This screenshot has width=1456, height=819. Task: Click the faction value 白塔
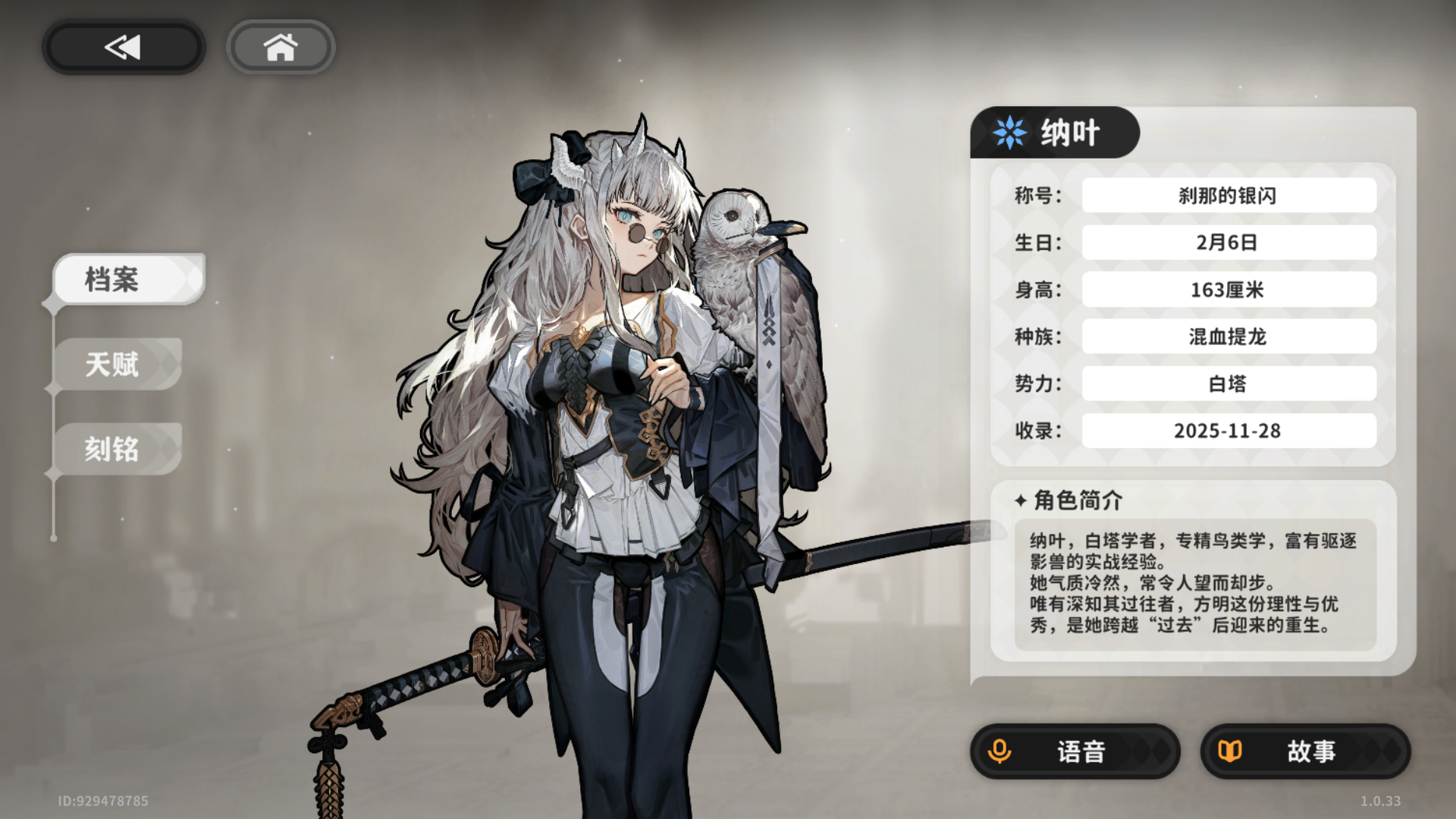tap(1228, 383)
